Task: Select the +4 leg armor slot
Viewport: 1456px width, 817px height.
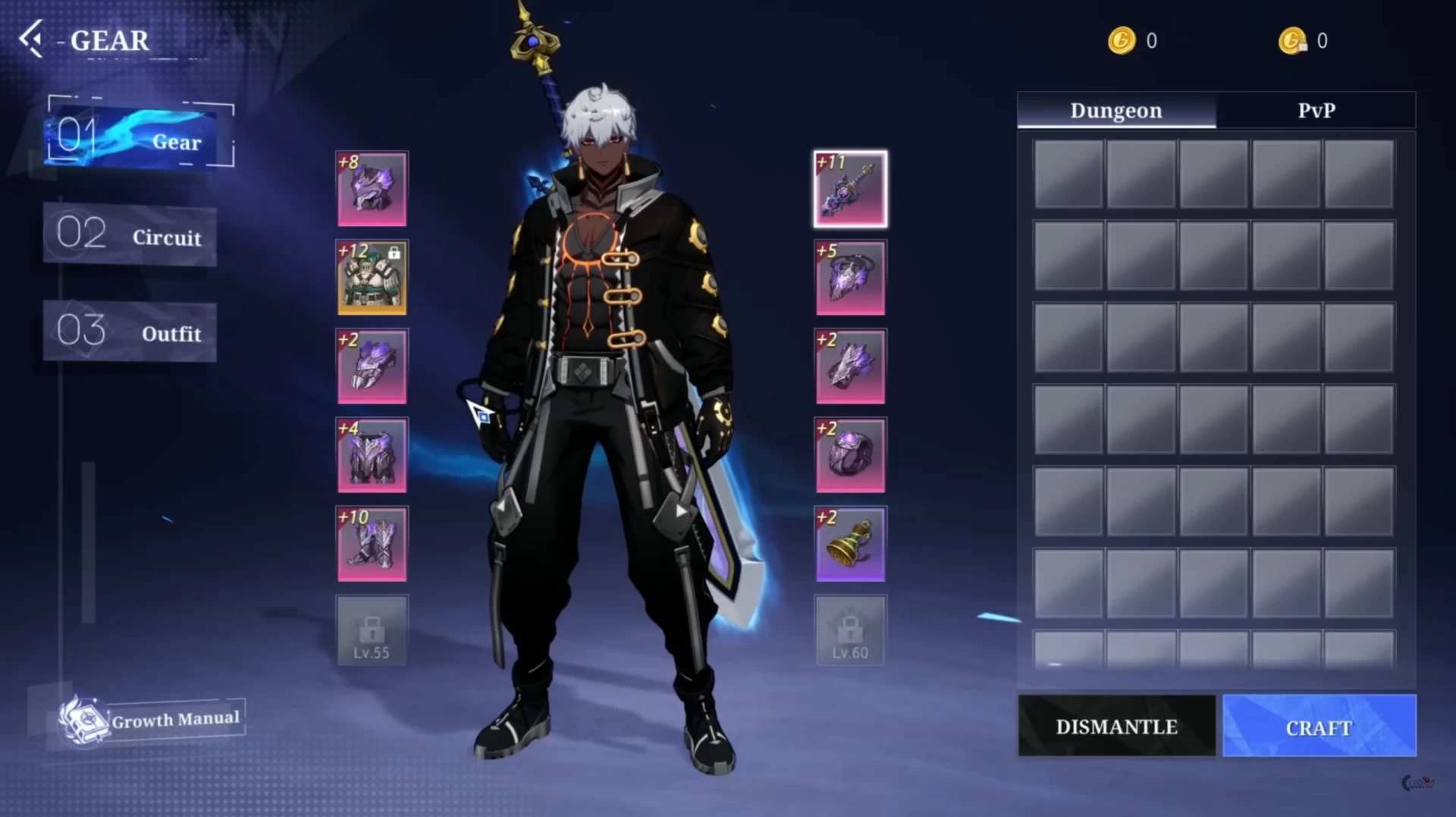Action: [x=372, y=455]
